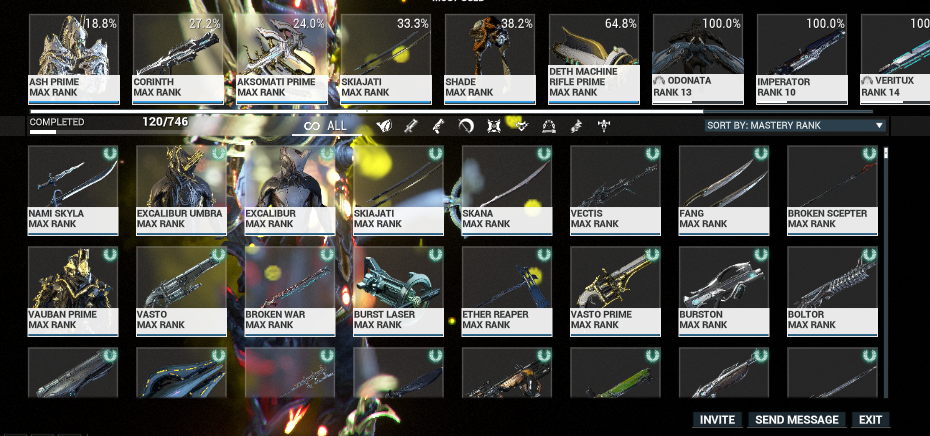Image resolution: width=930 pixels, height=436 pixels.
Task: Choose the Ether Reaper tile
Action: (x=506, y=289)
